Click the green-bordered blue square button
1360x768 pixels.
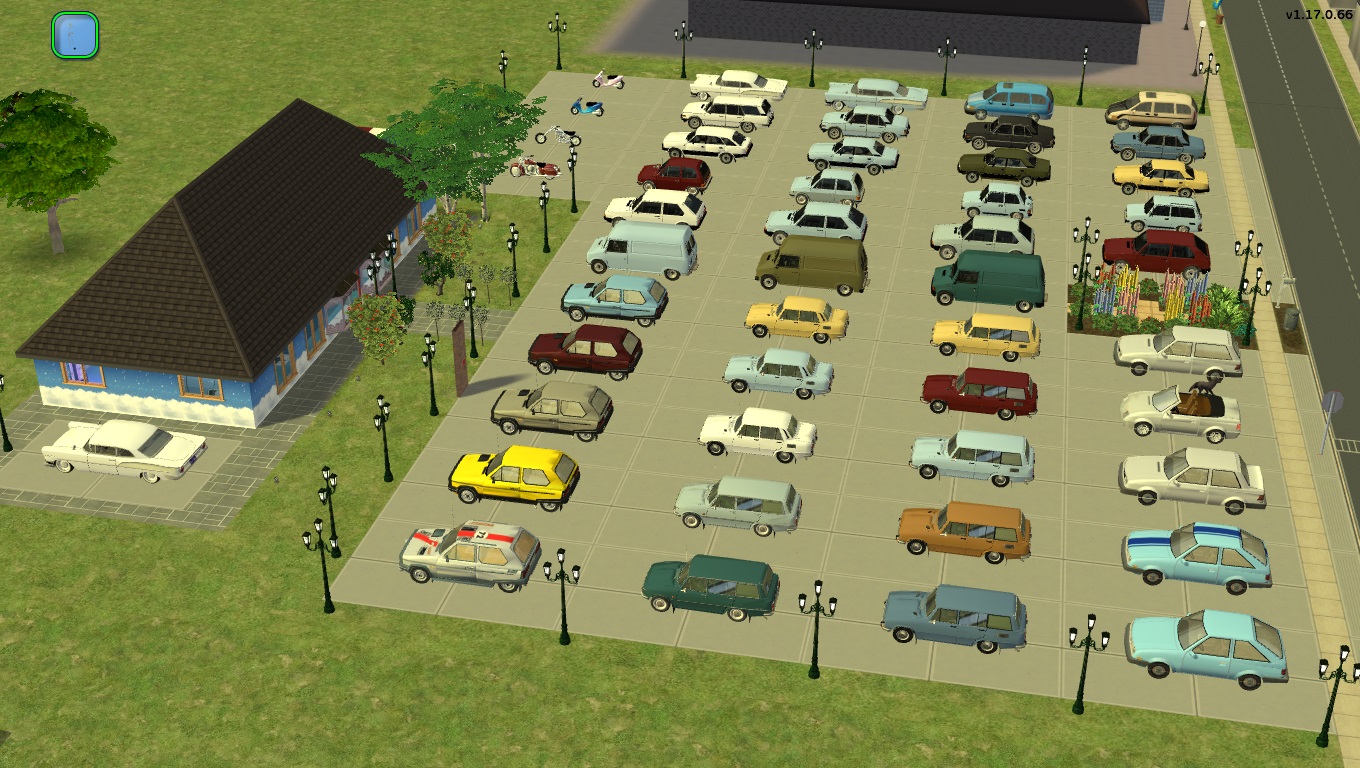pyautogui.click(x=74, y=35)
